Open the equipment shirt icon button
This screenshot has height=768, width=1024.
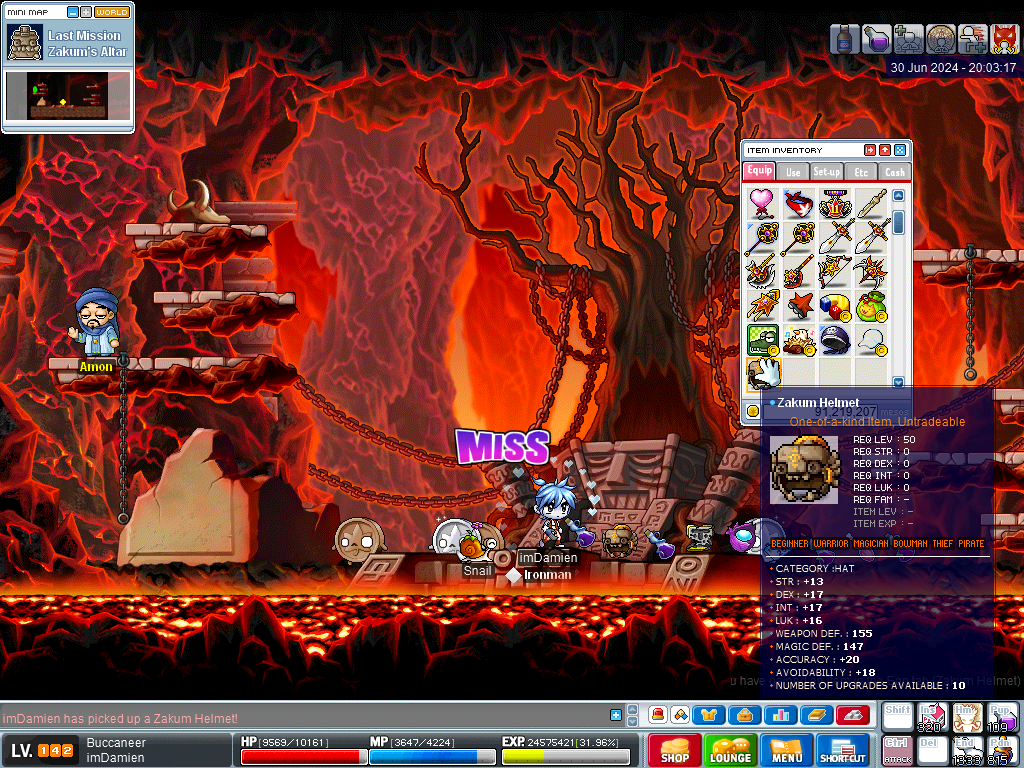coord(710,715)
